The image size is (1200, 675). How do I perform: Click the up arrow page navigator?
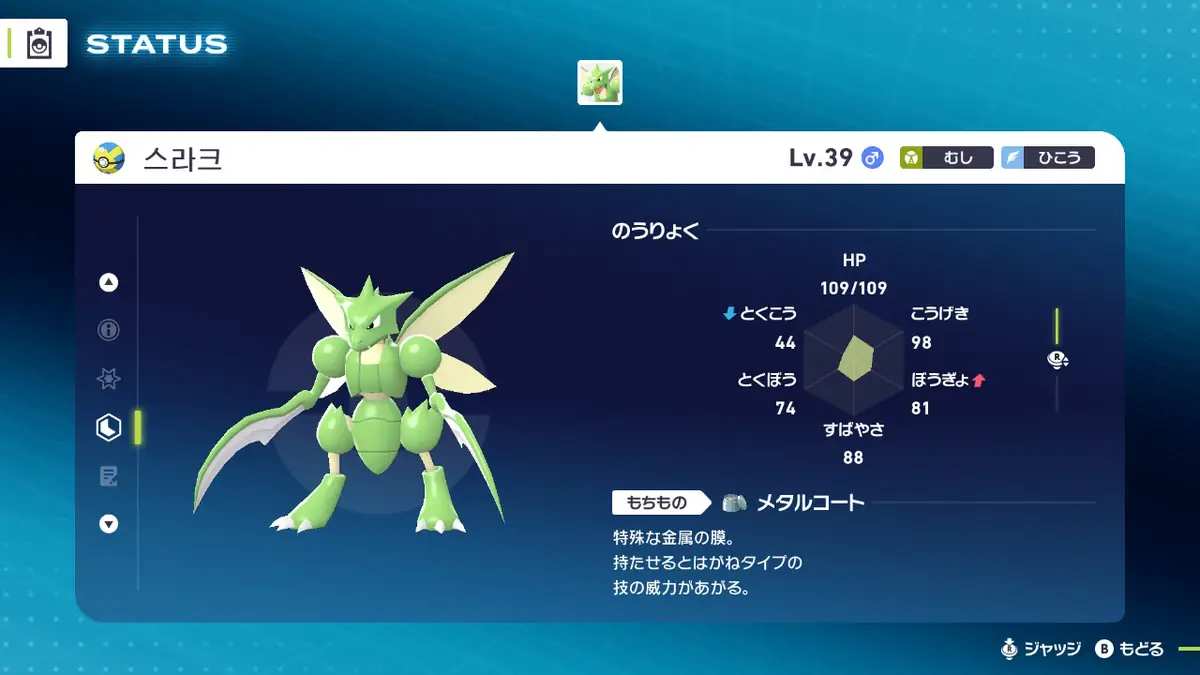click(x=109, y=283)
